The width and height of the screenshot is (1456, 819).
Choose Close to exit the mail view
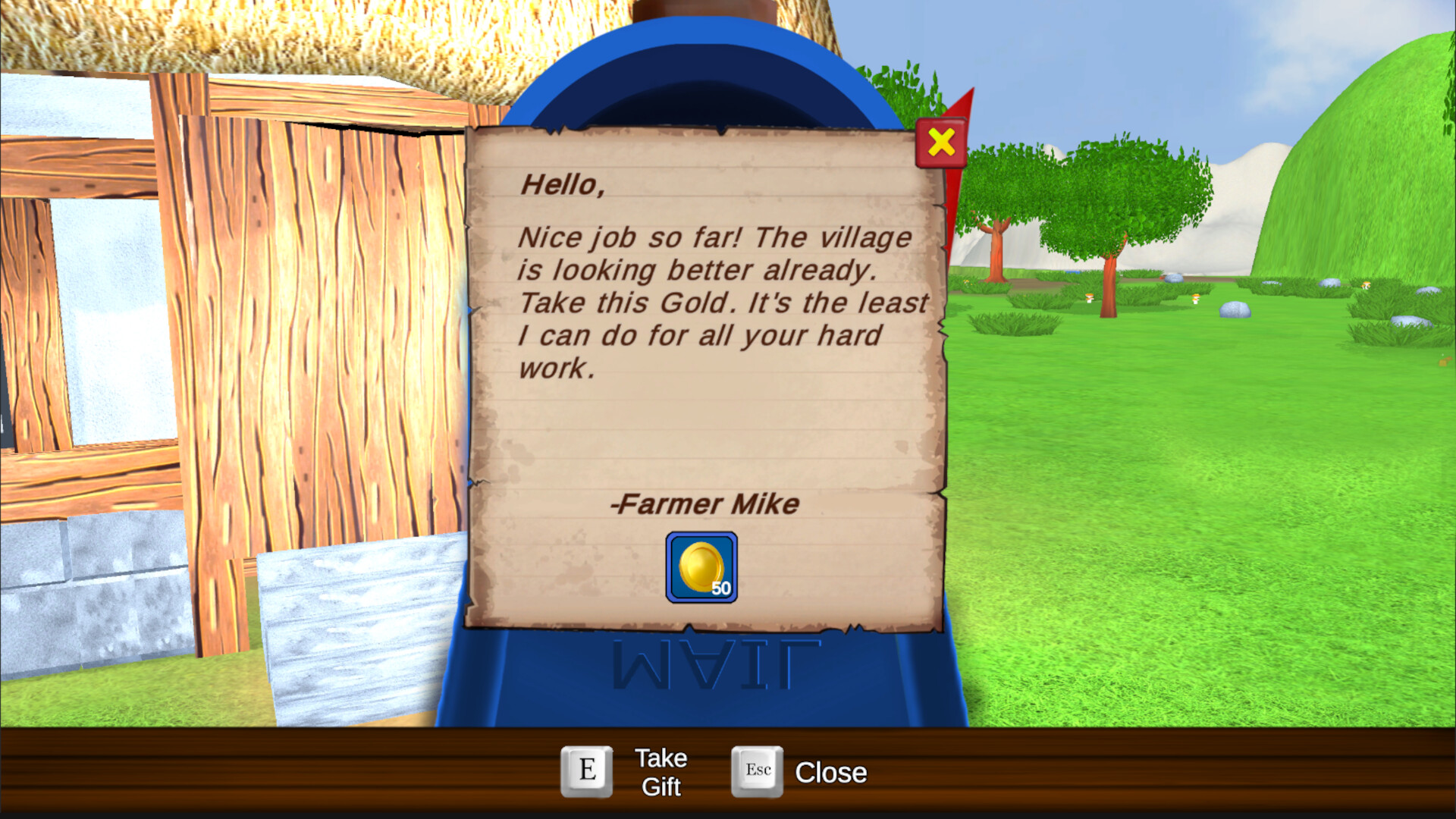[x=830, y=773]
